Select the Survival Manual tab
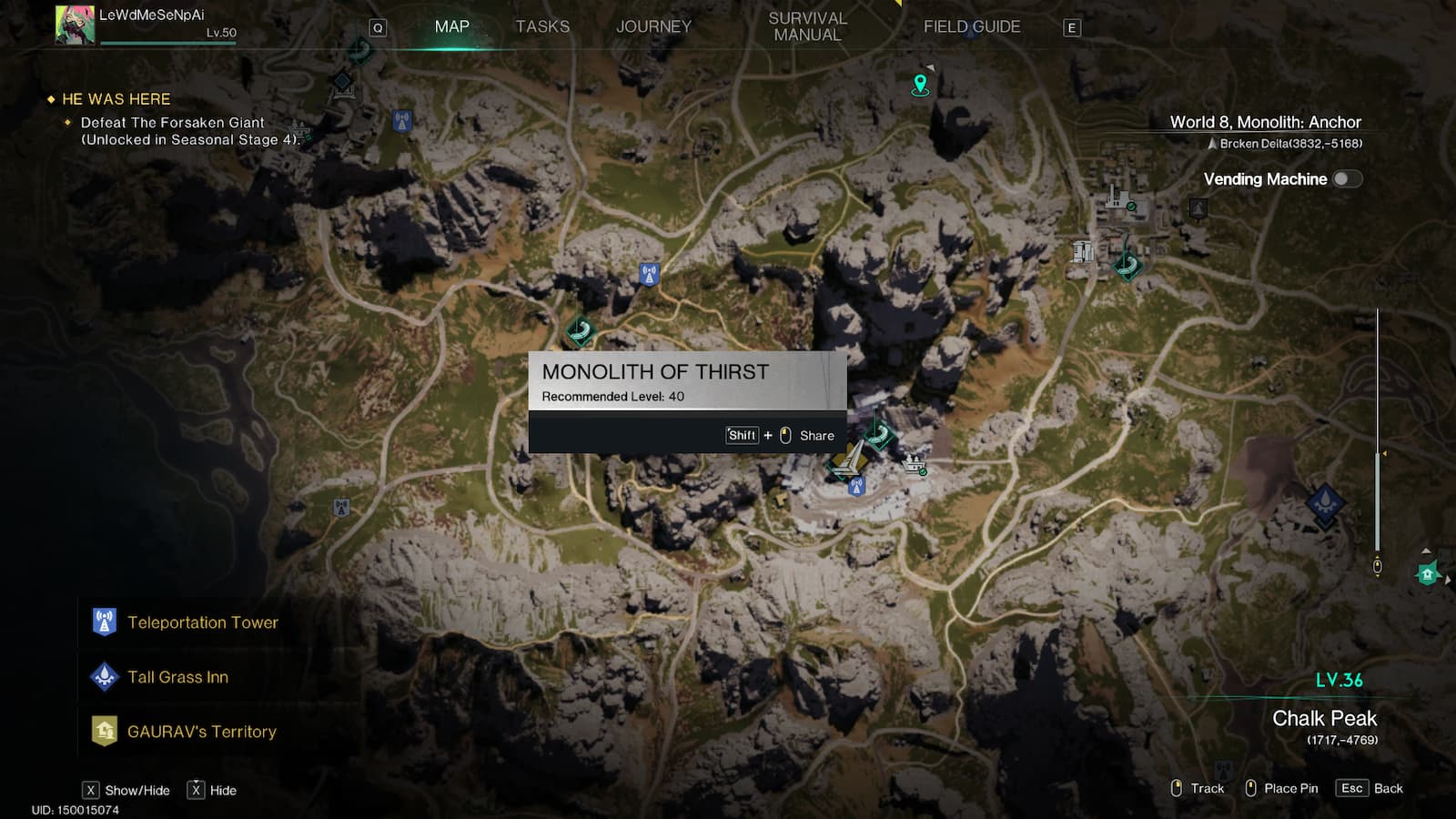Viewport: 1456px width, 819px height. tap(807, 26)
